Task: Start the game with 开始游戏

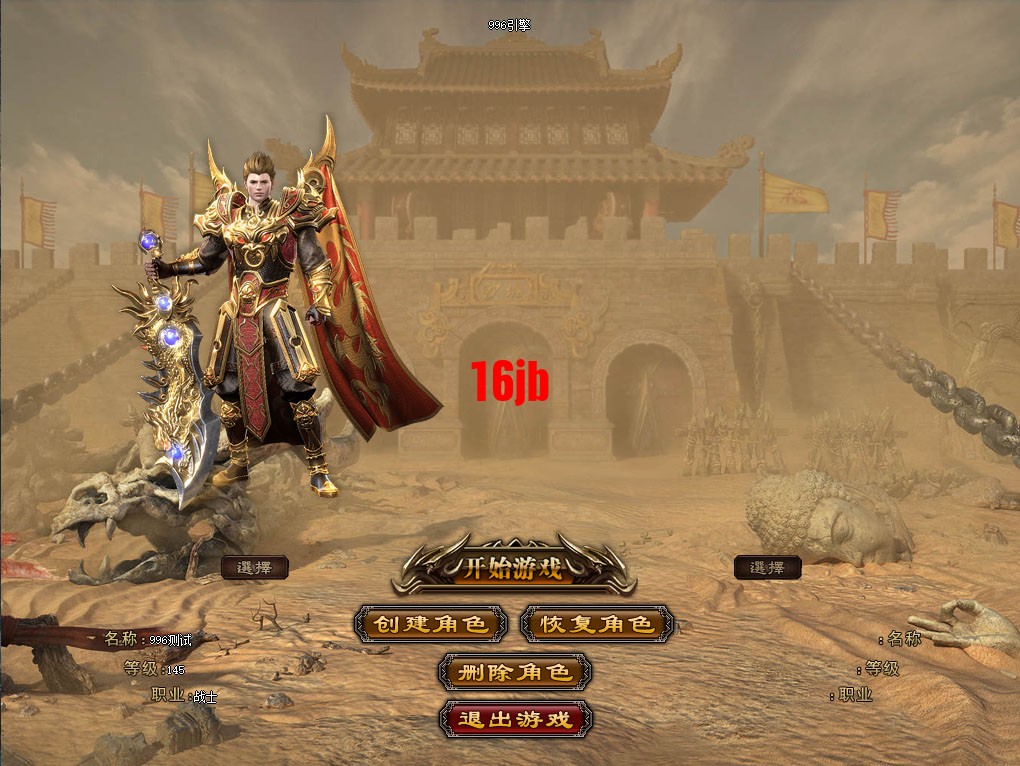Action: pos(513,569)
